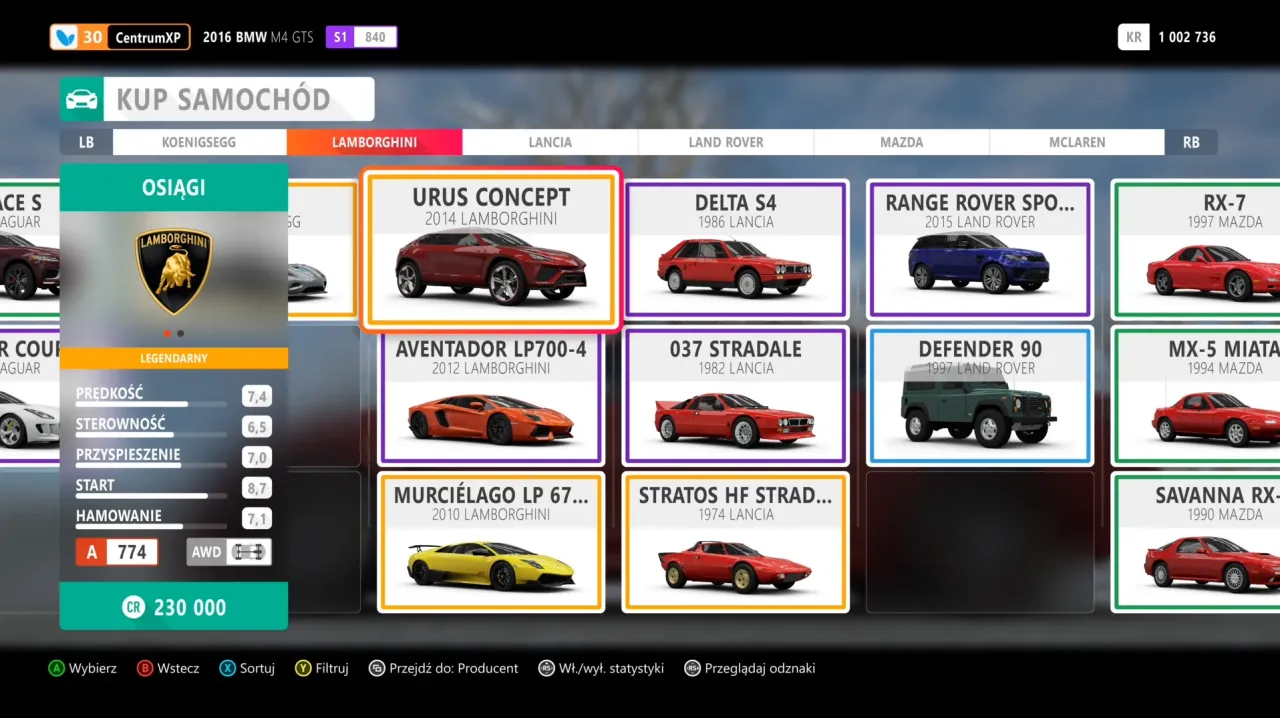Pick the yellow Murciélago car tile
The width and height of the screenshot is (1280, 718).
click(490, 542)
